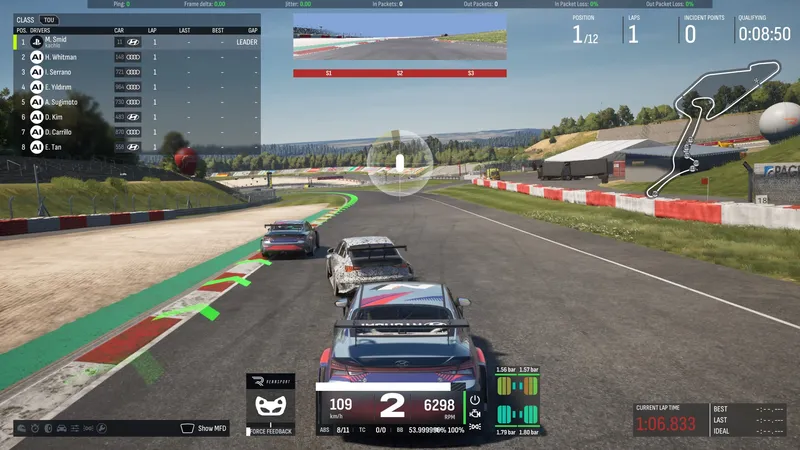The image size is (800, 450).
Task: Open the helmet icon in the toolbar
Action: click(23, 428)
